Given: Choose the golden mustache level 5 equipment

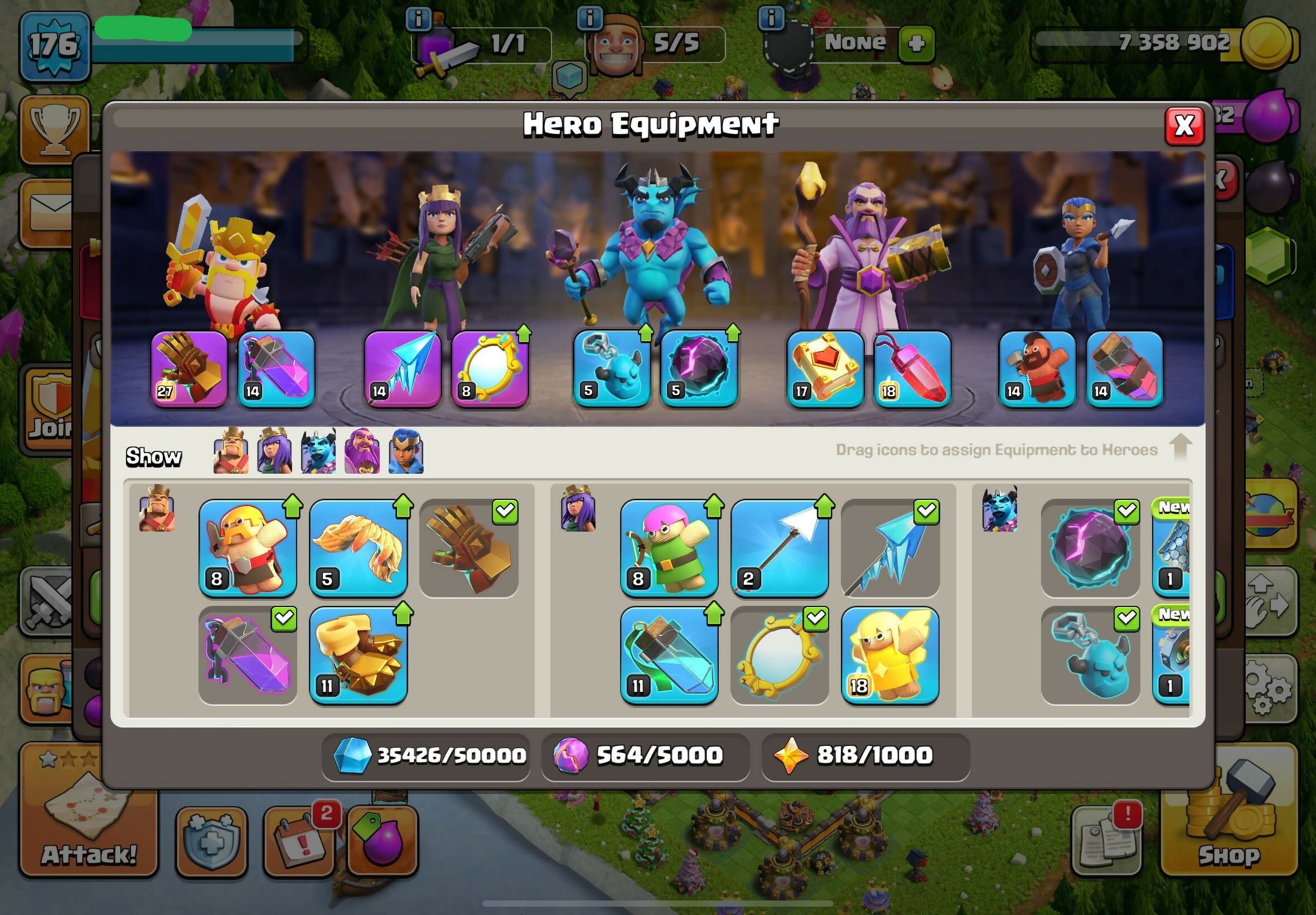Looking at the screenshot, I should (358, 548).
